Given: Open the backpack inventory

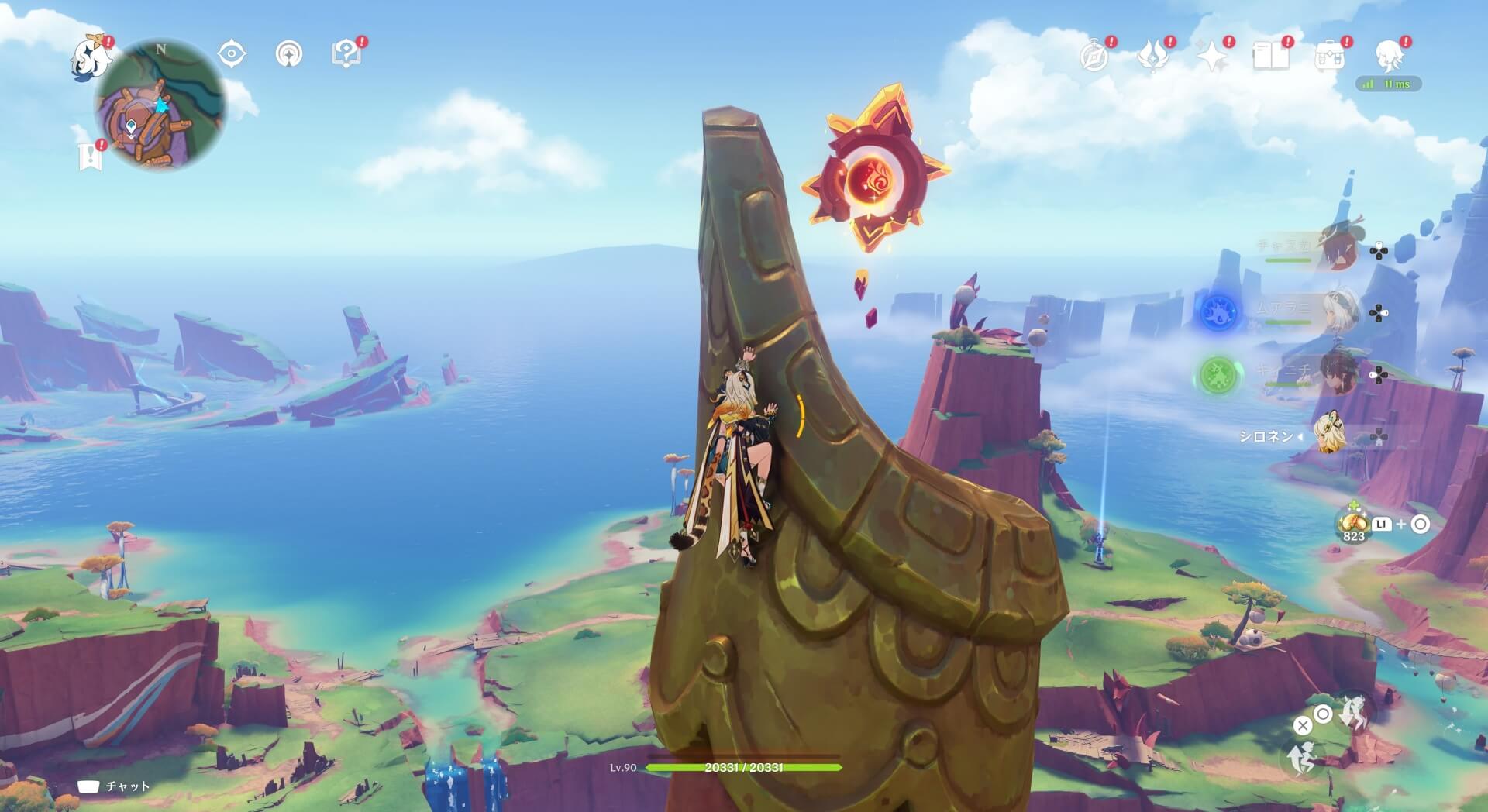Looking at the screenshot, I should (1330, 56).
